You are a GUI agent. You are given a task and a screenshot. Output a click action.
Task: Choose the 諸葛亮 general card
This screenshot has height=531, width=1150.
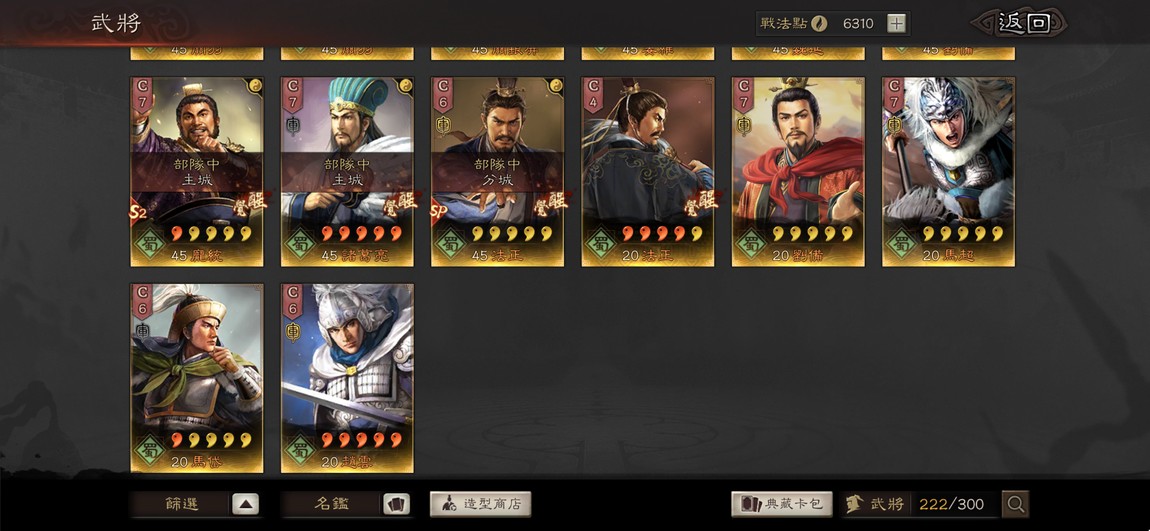tap(347, 172)
